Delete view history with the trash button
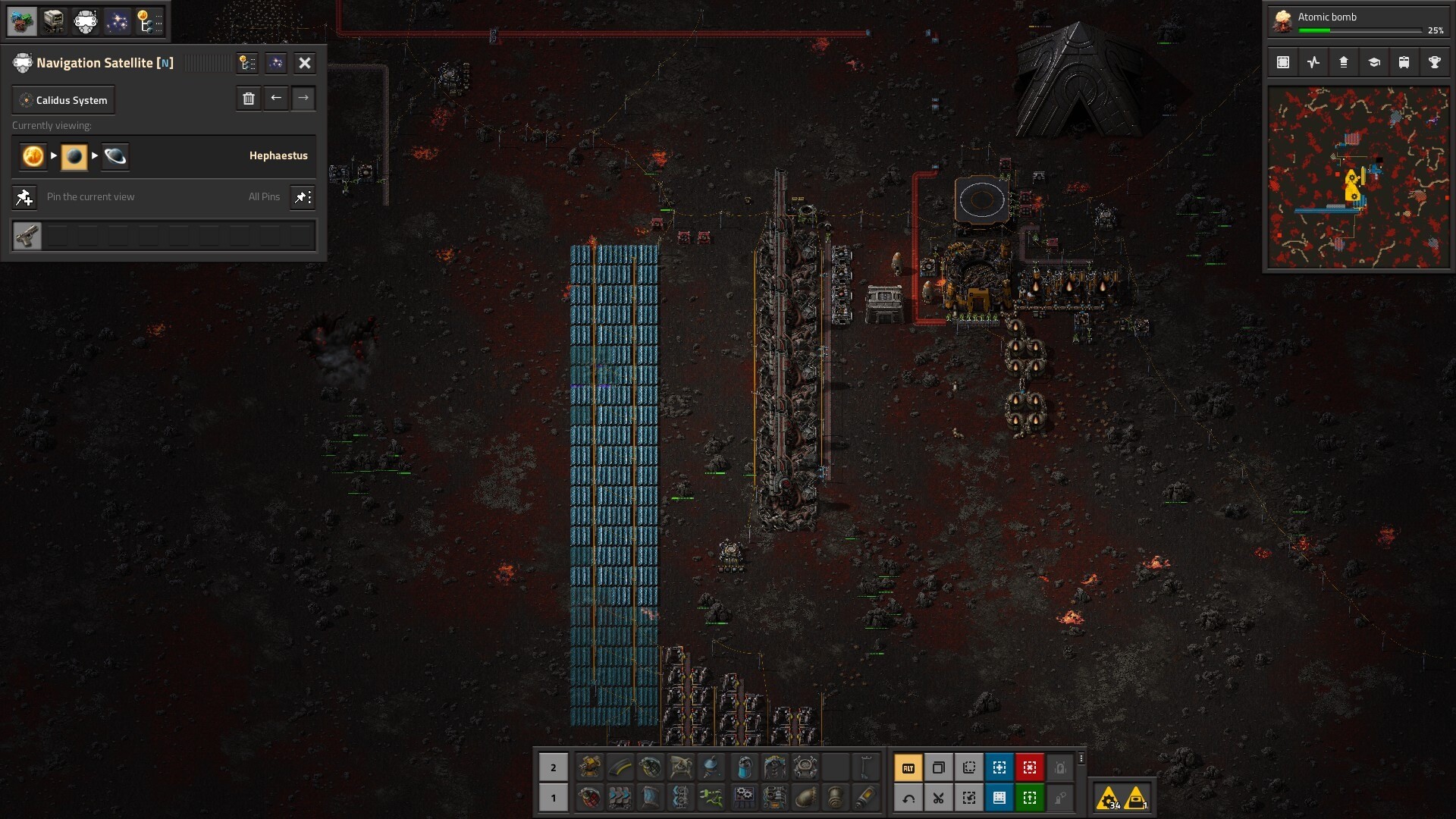1456x819 pixels. (x=249, y=99)
